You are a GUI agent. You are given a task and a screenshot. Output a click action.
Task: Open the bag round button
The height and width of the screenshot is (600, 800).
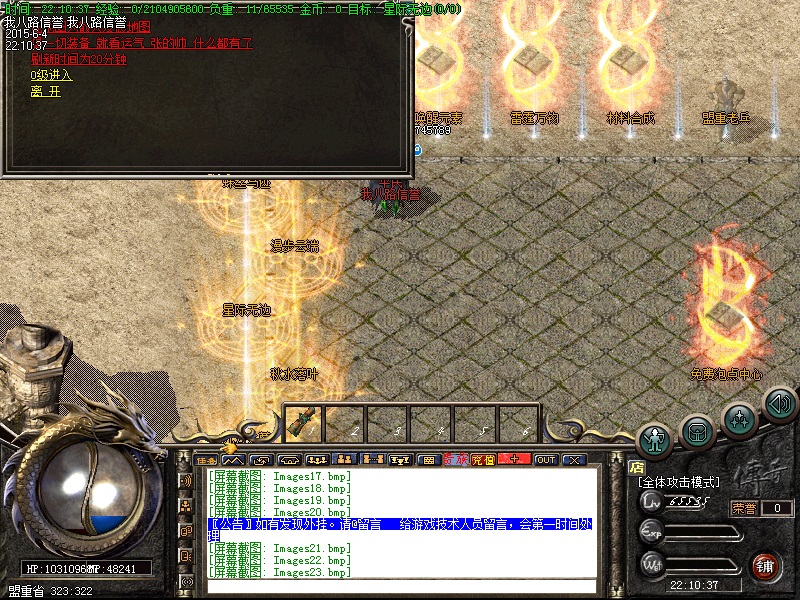[x=697, y=431]
